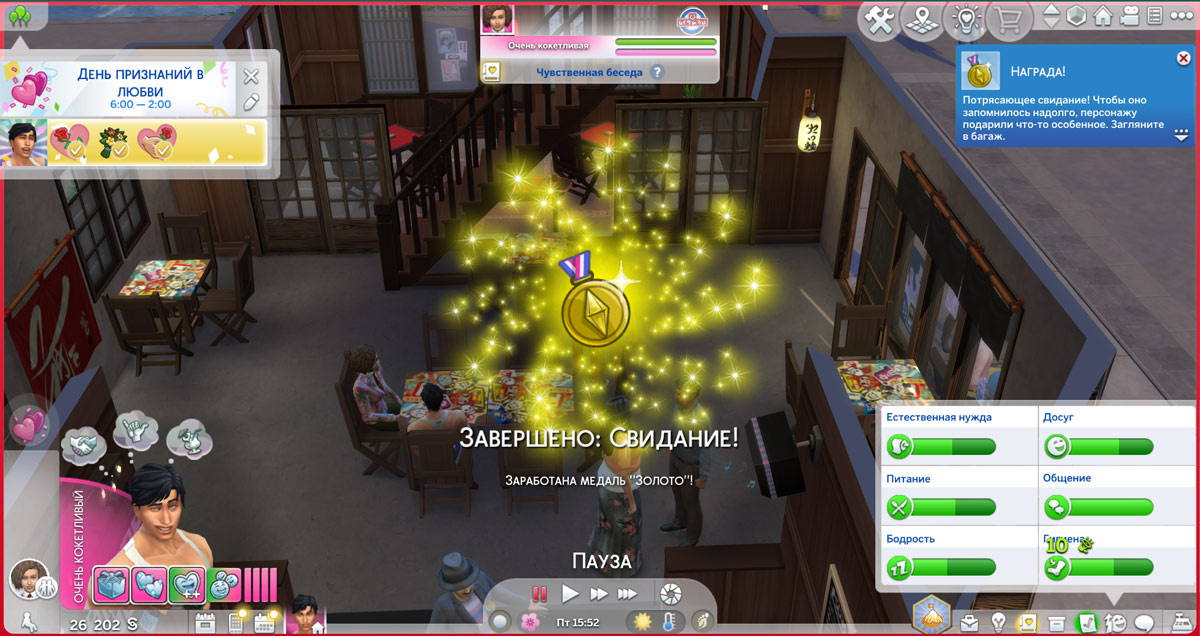The image size is (1200, 636).
Task: Close the reward notification
Action: [1183, 59]
